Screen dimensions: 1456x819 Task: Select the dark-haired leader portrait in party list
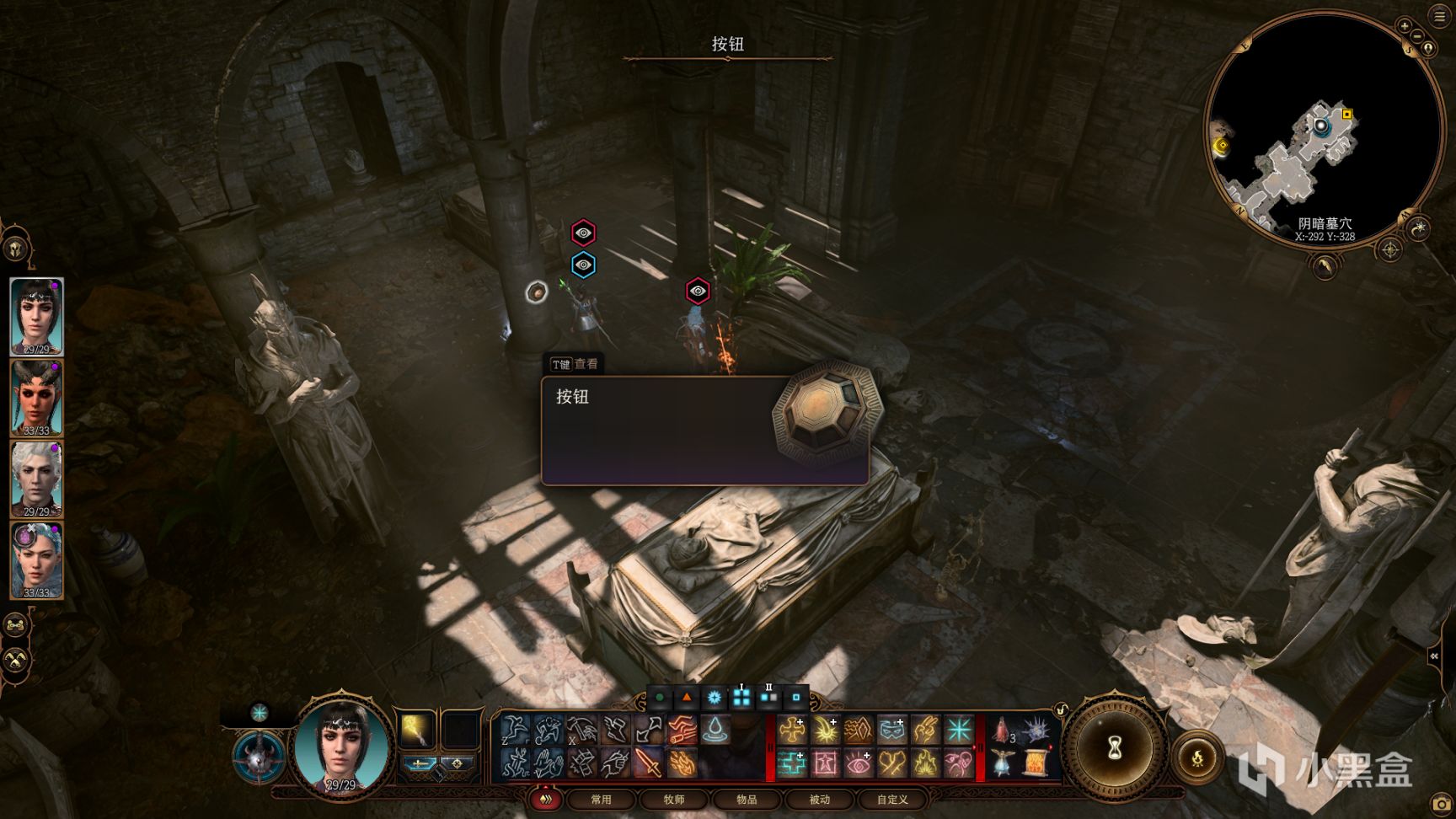[x=36, y=316]
